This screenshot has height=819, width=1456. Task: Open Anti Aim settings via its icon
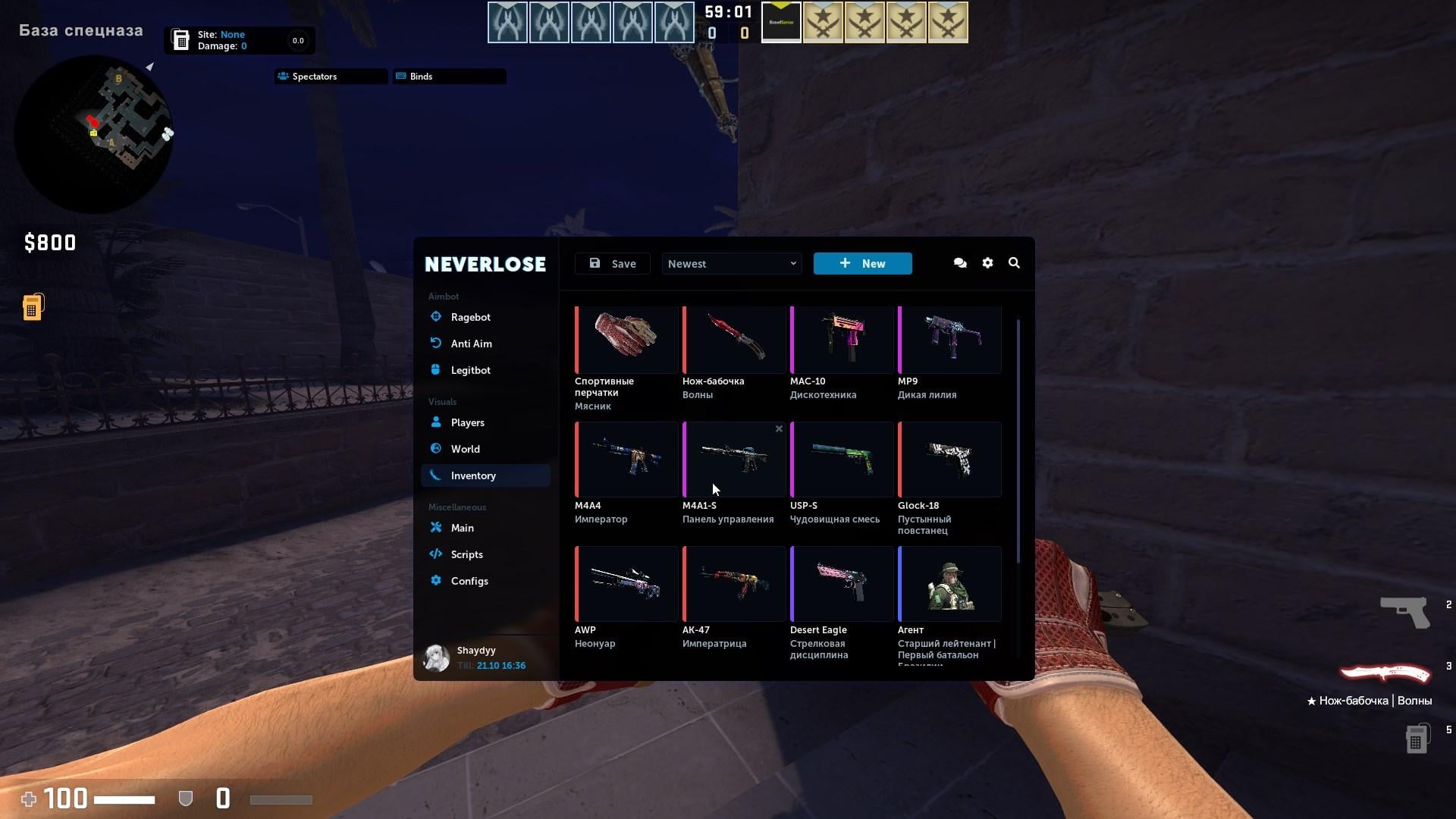click(x=436, y=344)
